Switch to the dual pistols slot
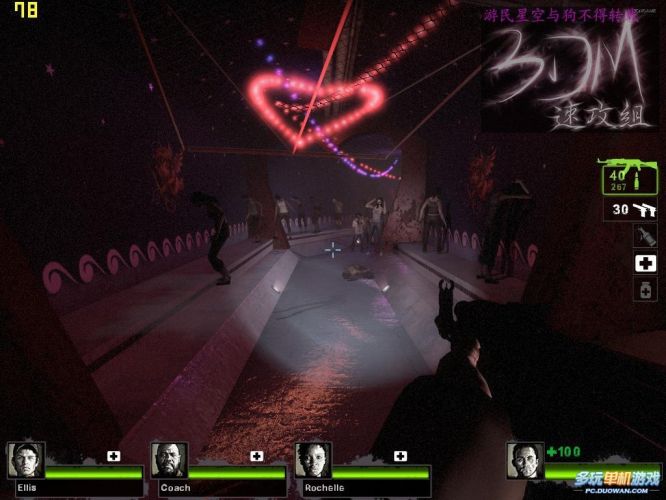The height and width of the screenshot is (500, 666). [632, 209]
